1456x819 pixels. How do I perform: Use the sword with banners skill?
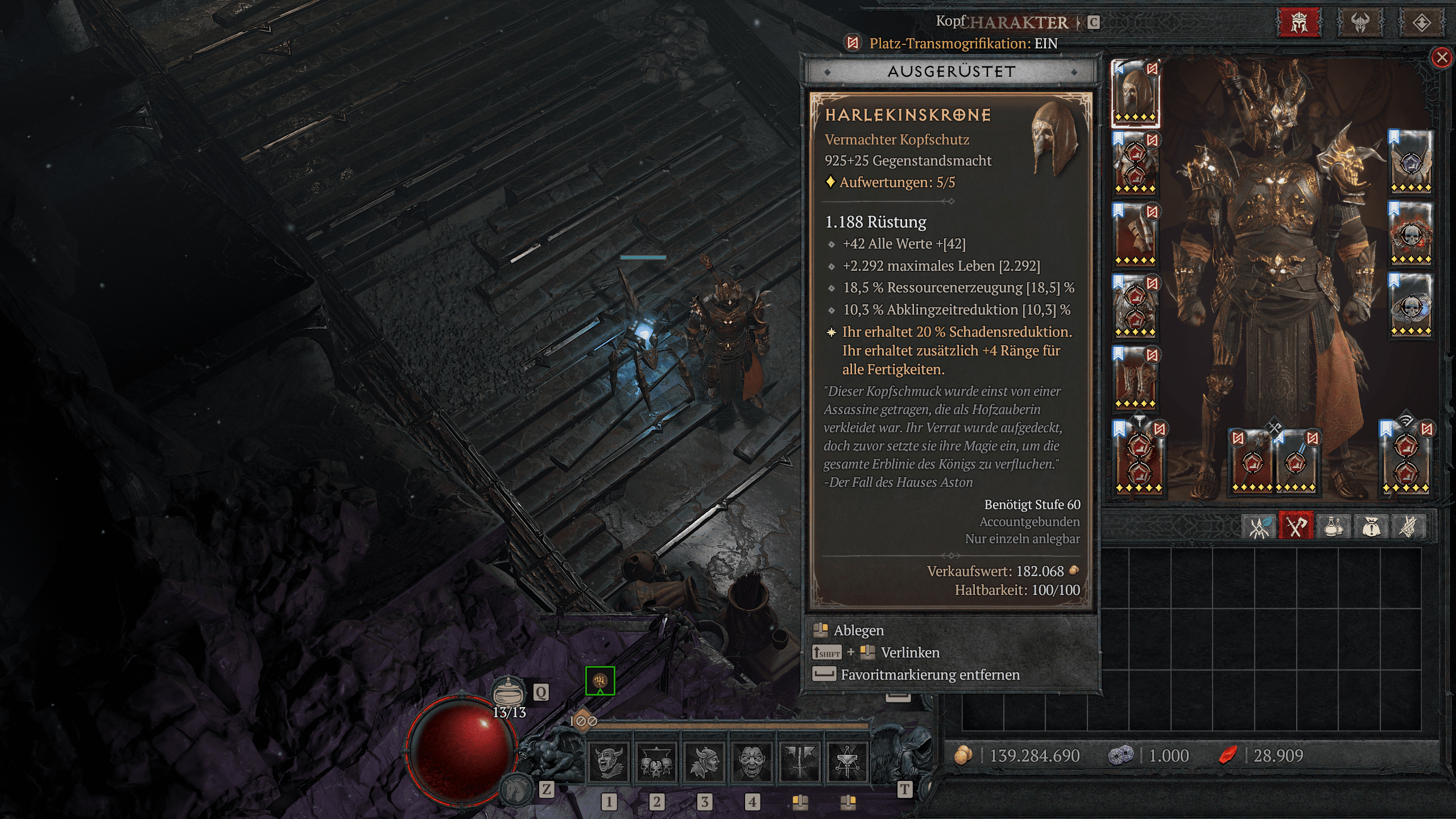point(799,762)
